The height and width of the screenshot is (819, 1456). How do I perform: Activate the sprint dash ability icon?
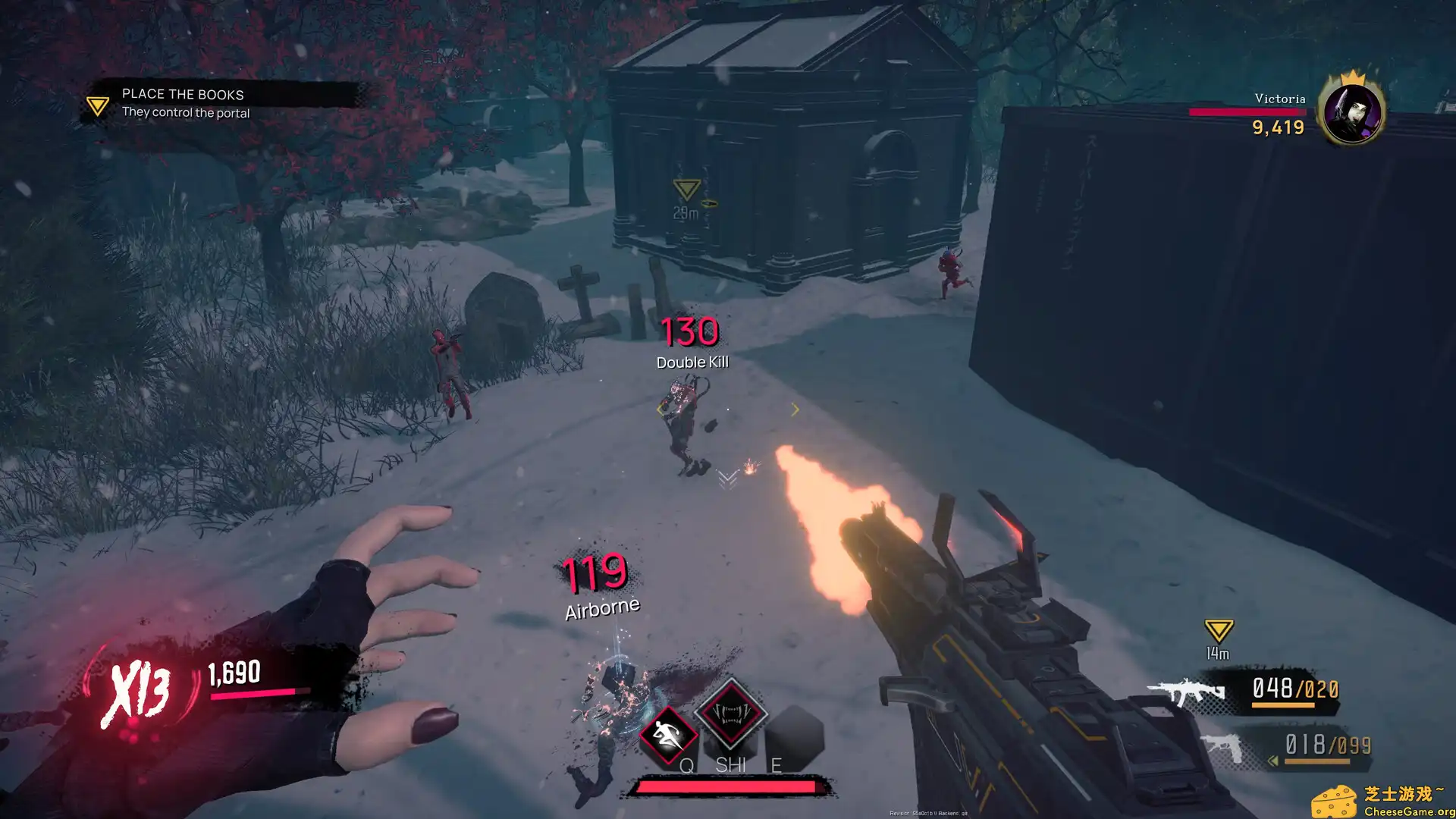coord(667,734)
